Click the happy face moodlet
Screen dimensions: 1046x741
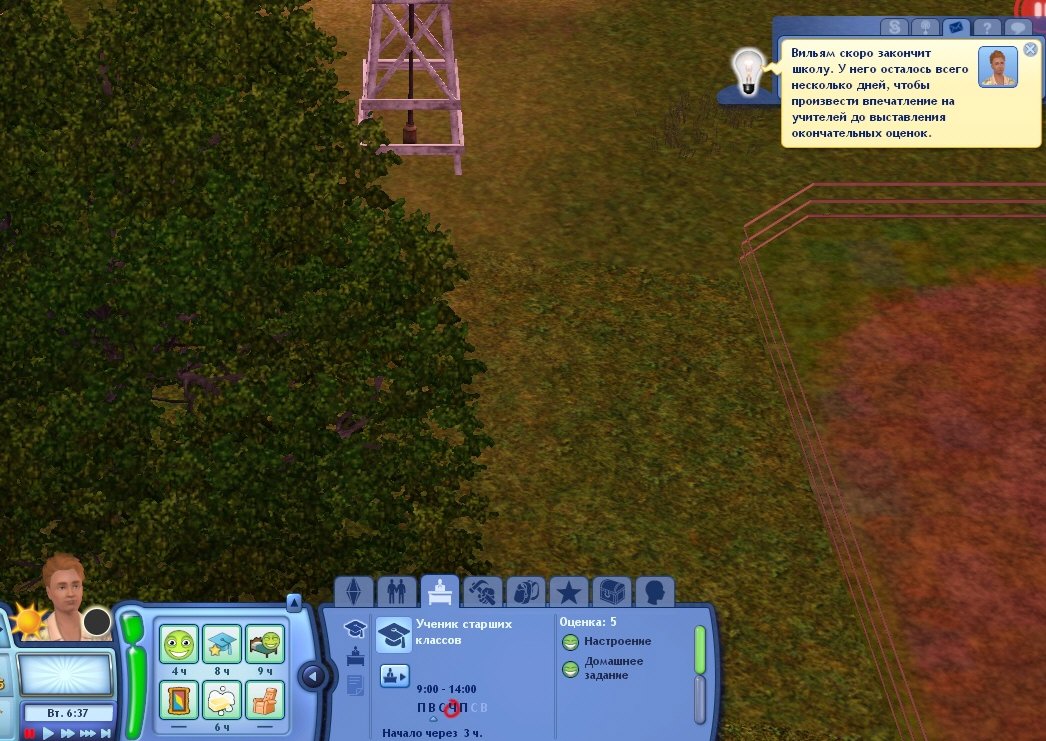(180, 644)
